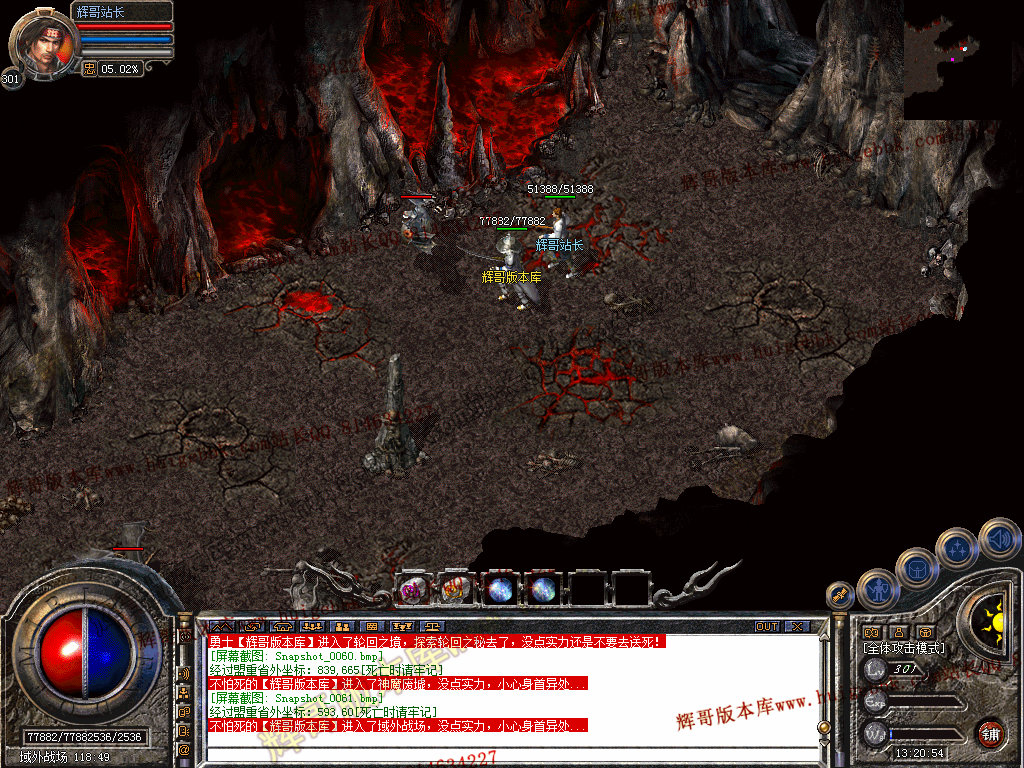Click the @ channel button beside chat
Viewport: 1024px width, 768px height.
pos(185,749)
